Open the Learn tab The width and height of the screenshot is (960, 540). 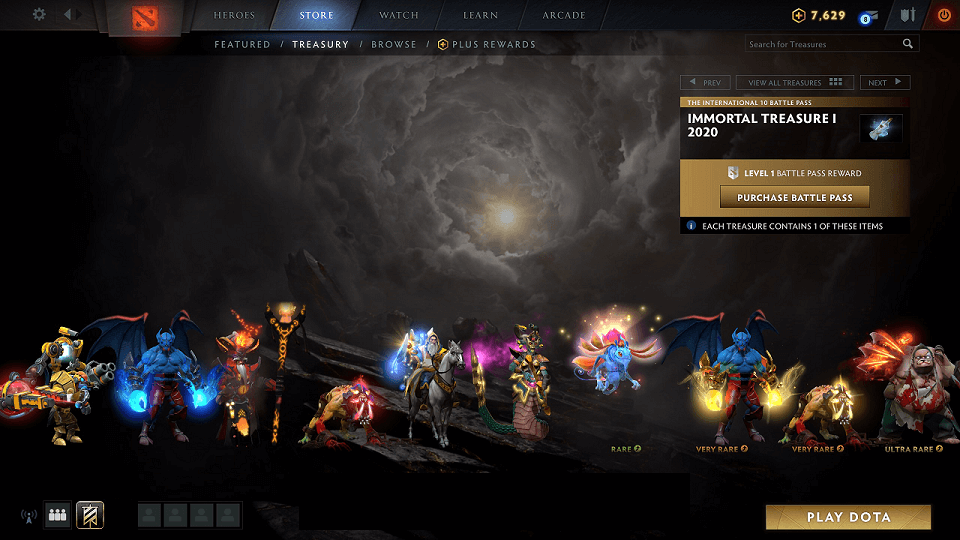point(481,16)
